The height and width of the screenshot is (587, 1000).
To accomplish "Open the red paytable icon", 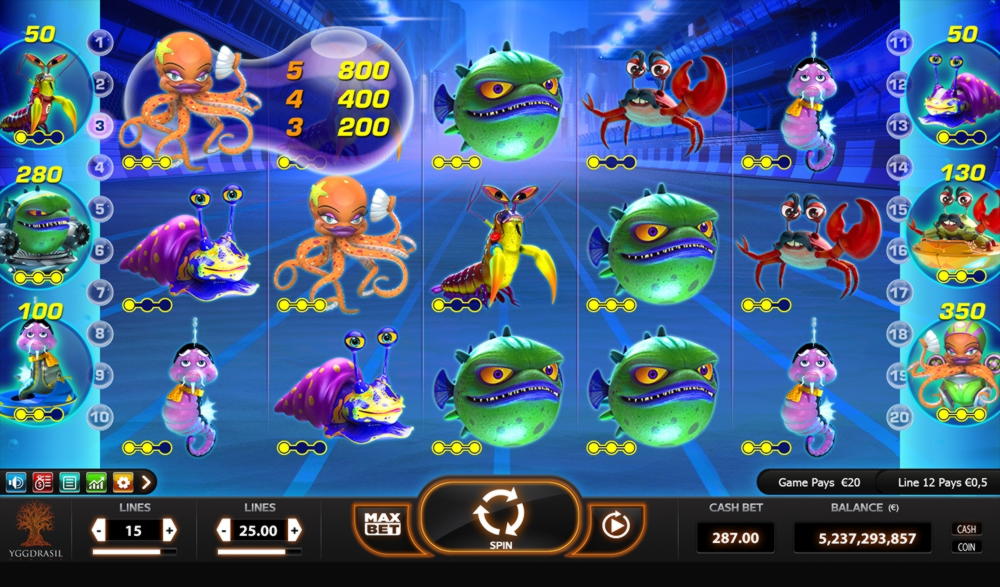I will [x=42, y=482].
